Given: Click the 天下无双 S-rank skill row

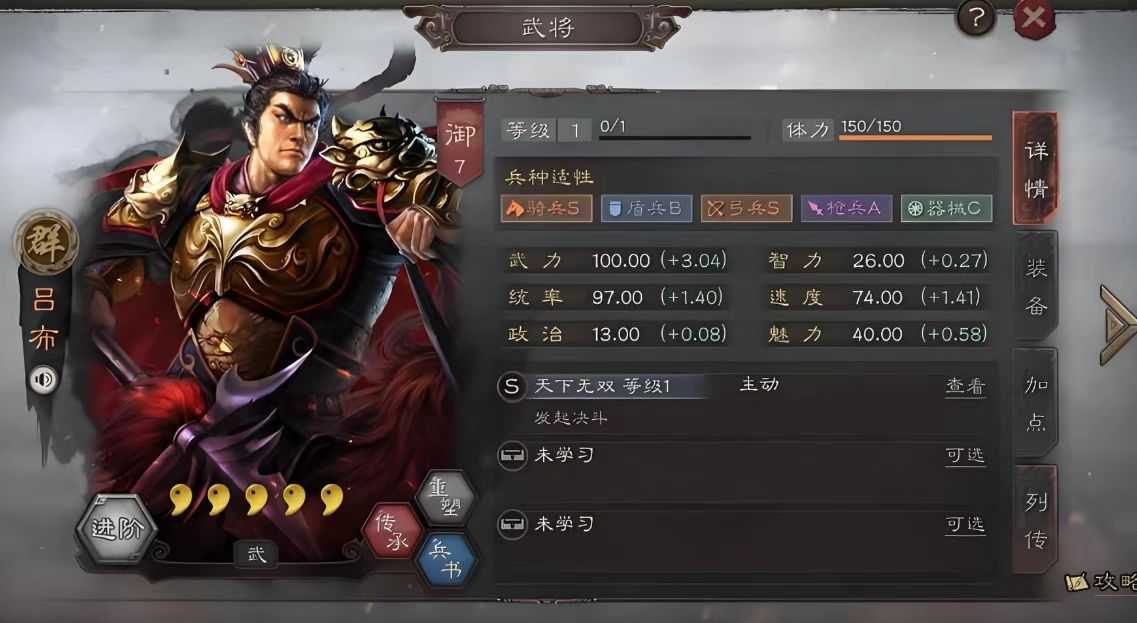Looking at the screenshot, I should click(700, 386).
